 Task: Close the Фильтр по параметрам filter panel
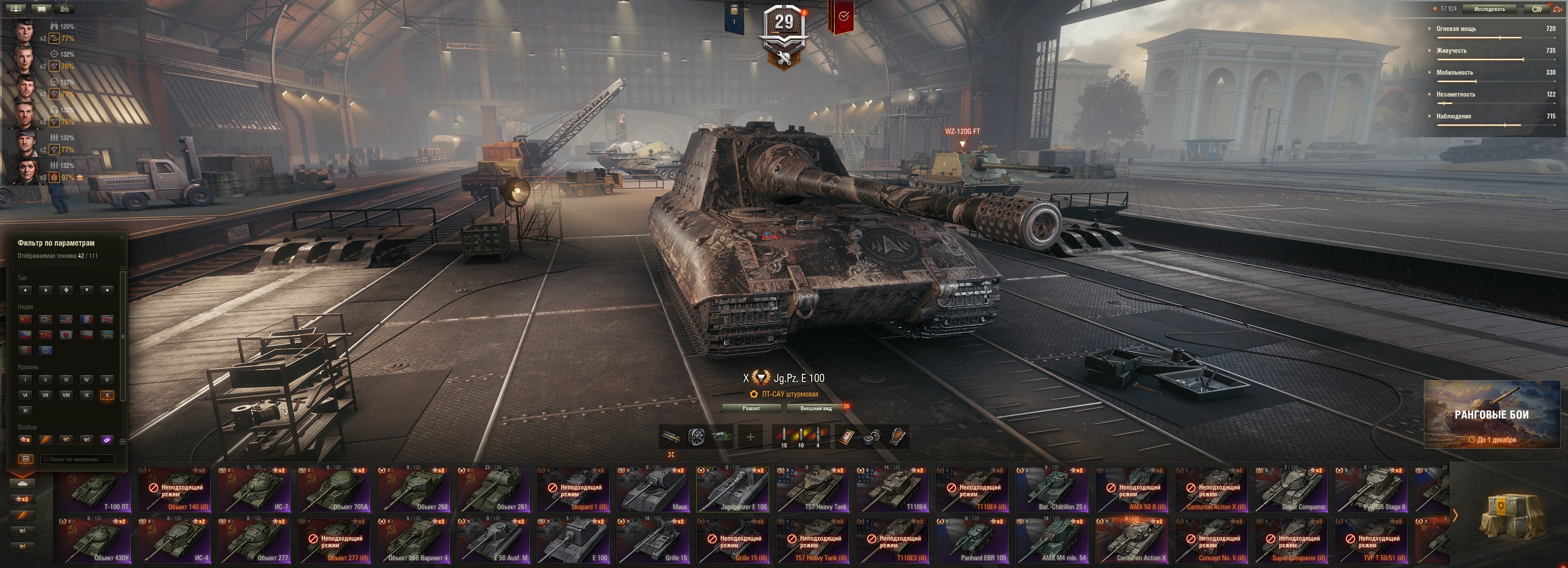122,238
